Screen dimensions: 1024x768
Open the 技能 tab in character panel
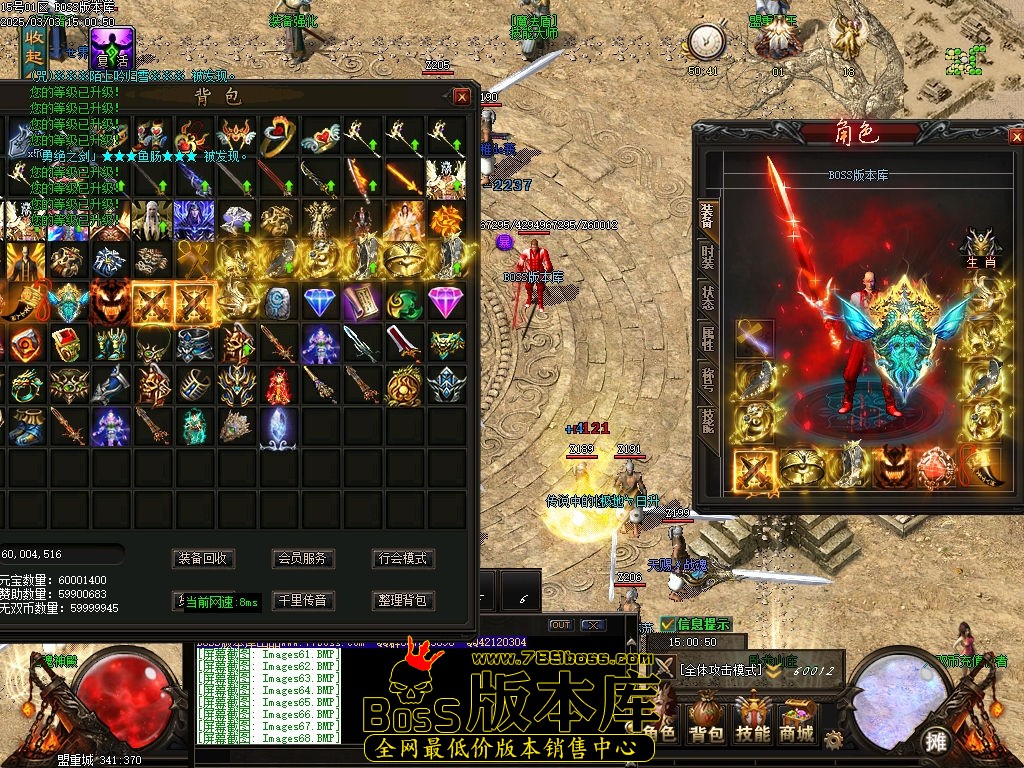point(708,420)
